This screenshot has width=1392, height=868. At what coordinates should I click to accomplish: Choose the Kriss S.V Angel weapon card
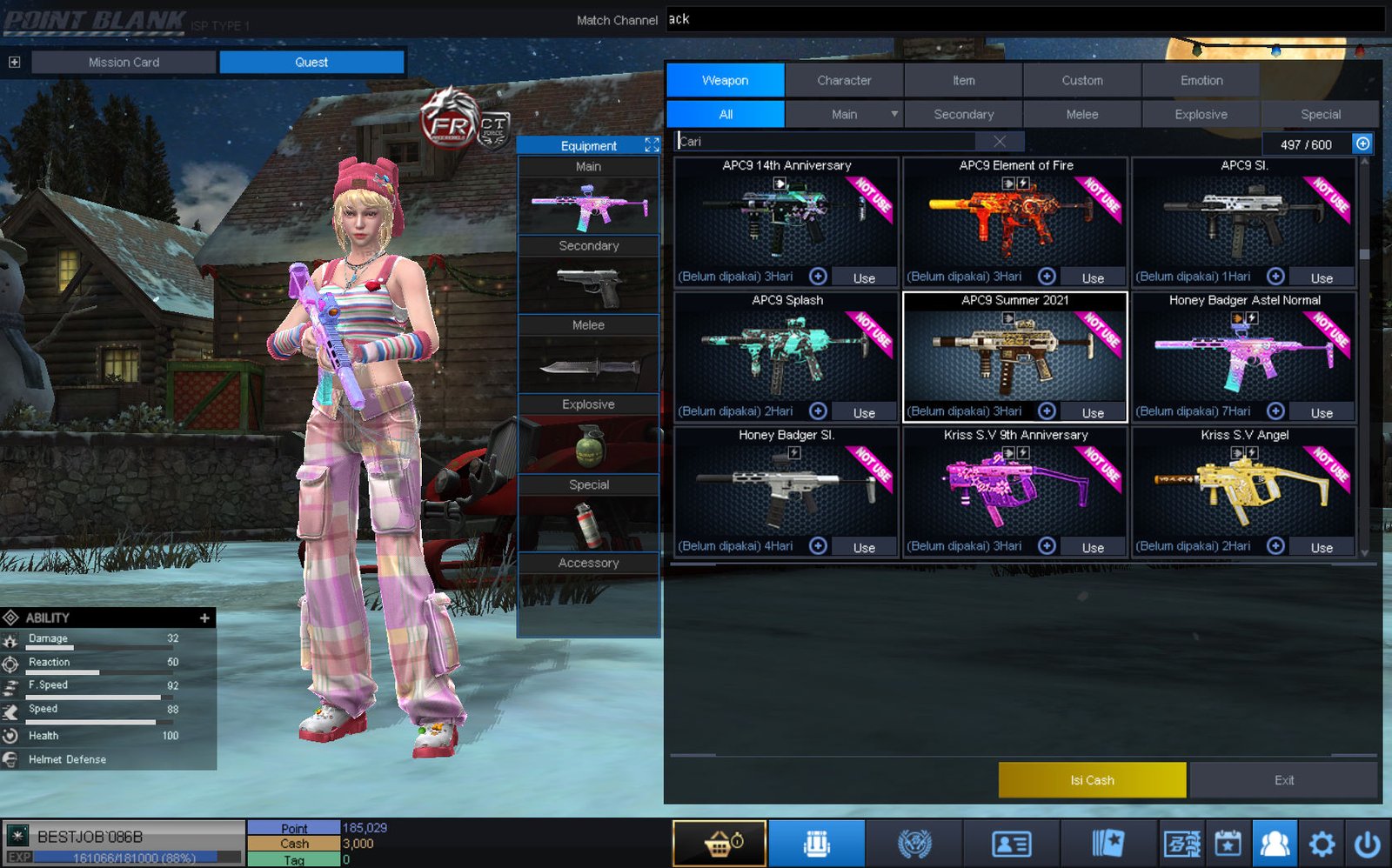1243,489
